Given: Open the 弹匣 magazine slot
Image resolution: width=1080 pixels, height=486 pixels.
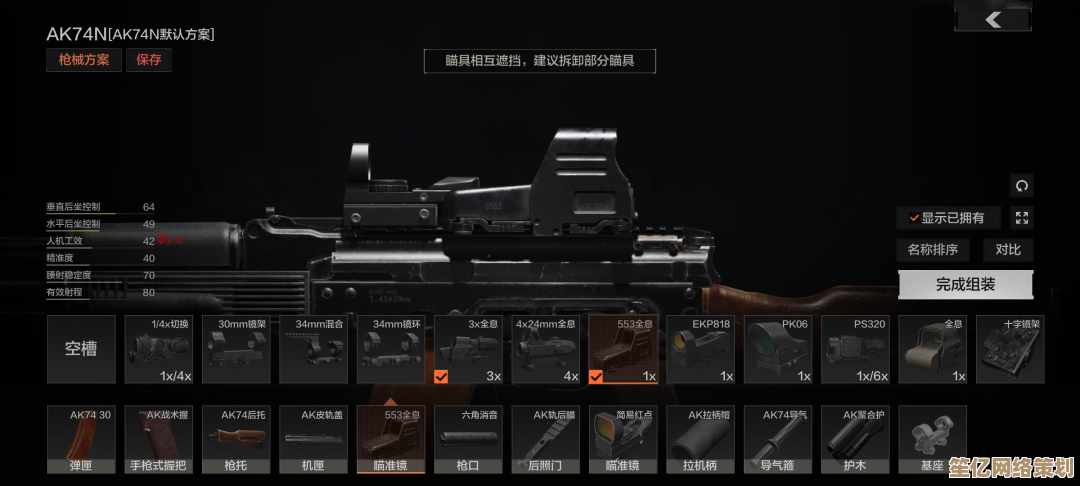Looking at the screenshot, I should point(81,439).
